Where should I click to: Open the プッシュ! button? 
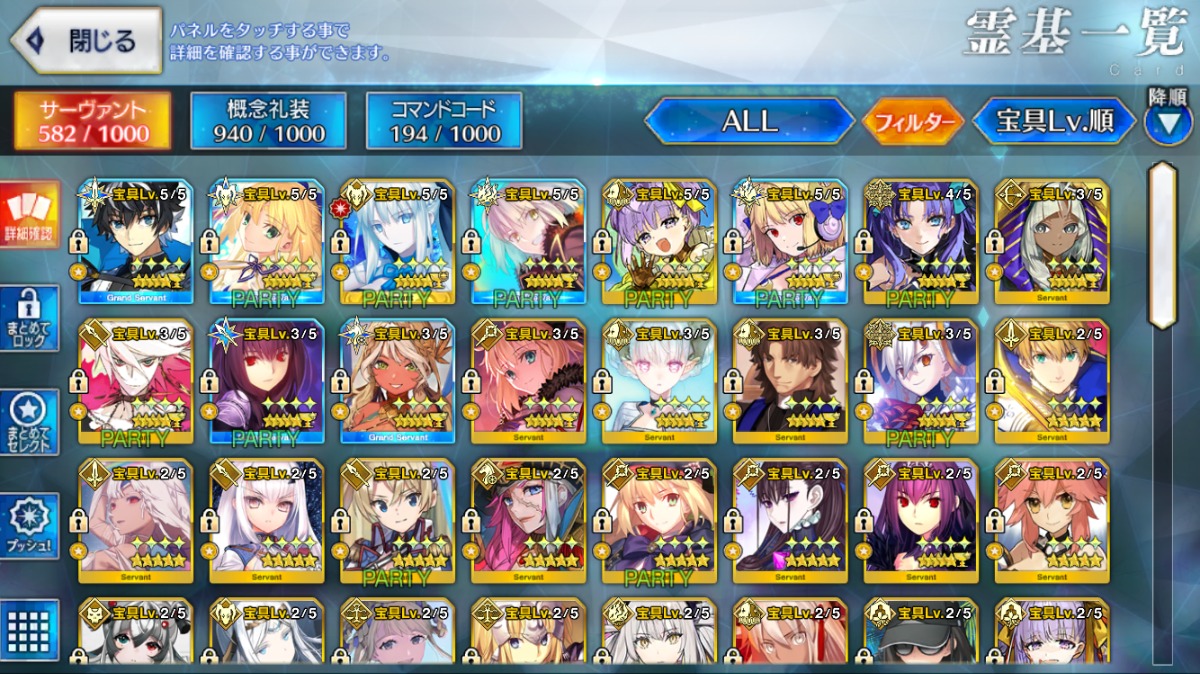pyautogui.click(x=30, y=525)
